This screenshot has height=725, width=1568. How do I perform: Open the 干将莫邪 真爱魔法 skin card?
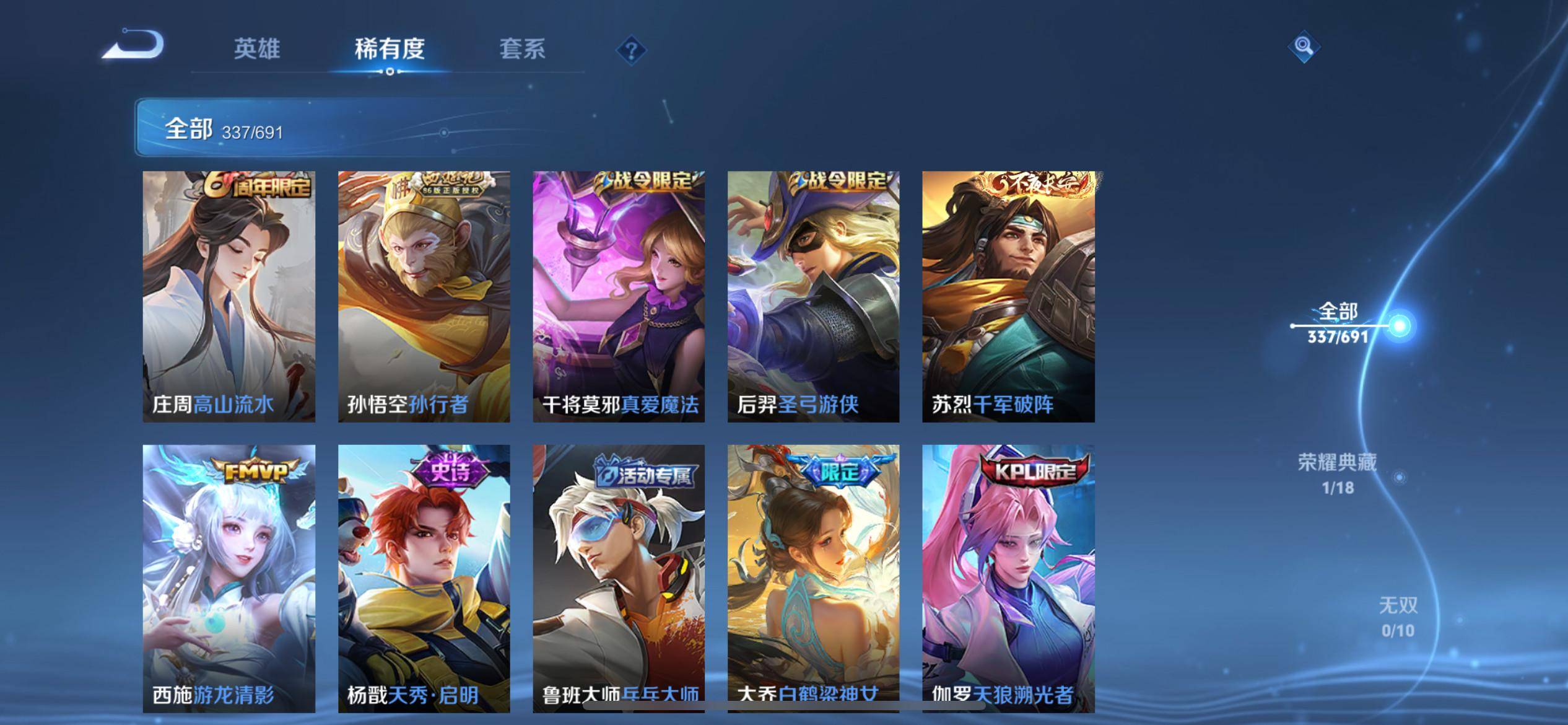pos(619,296)
